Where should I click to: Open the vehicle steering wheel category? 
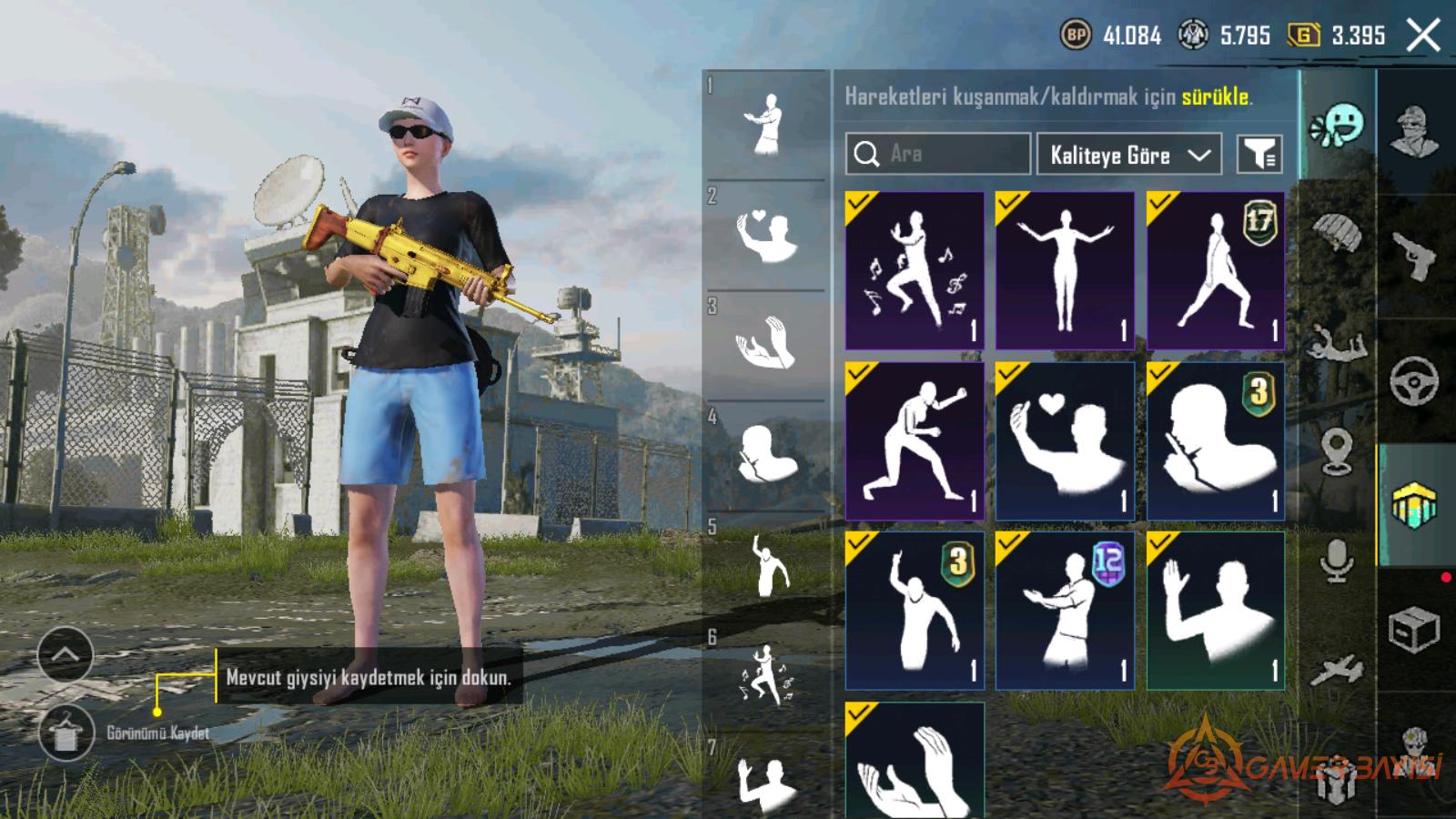tap(1415, 380)
